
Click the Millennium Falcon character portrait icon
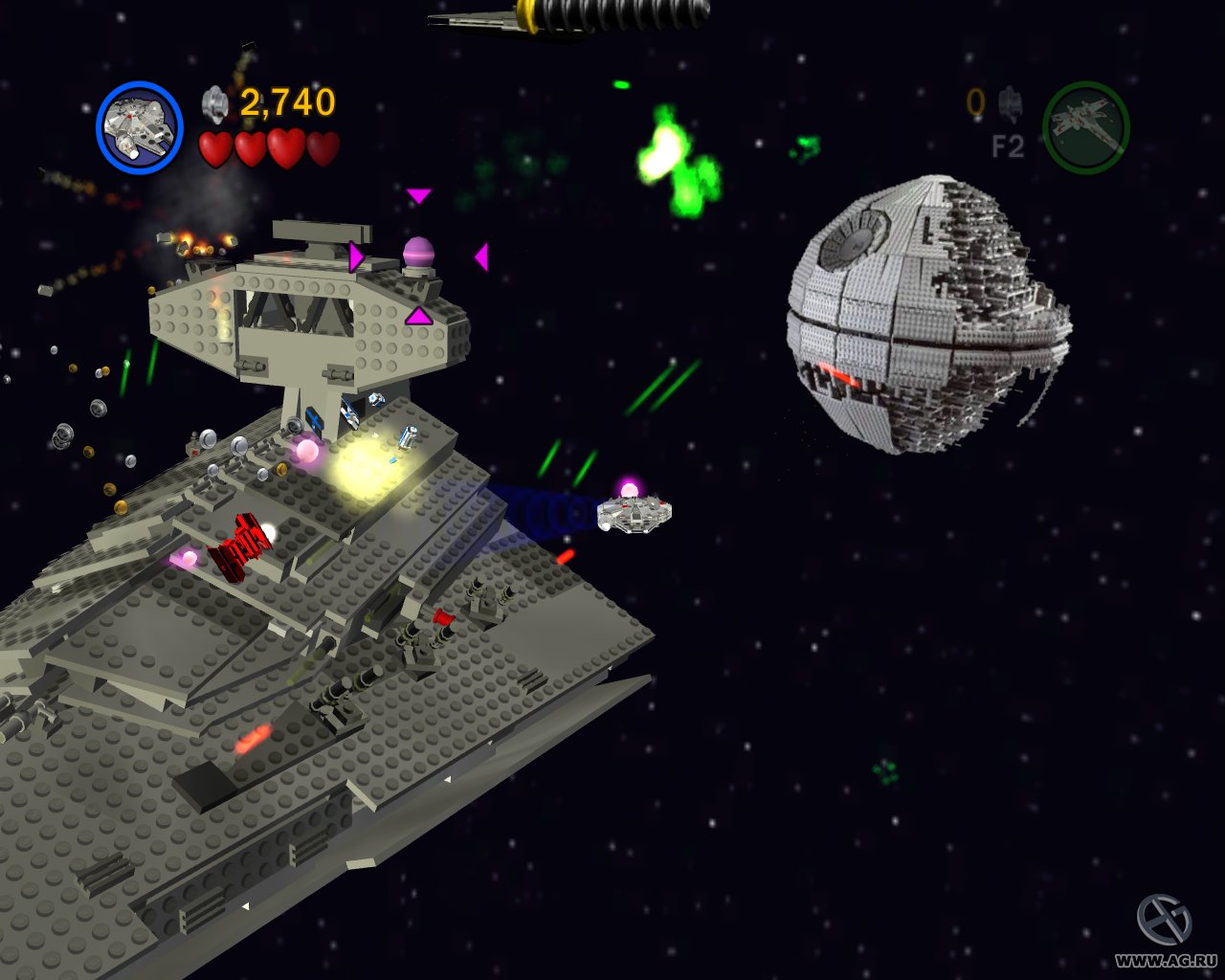point(140,126)
